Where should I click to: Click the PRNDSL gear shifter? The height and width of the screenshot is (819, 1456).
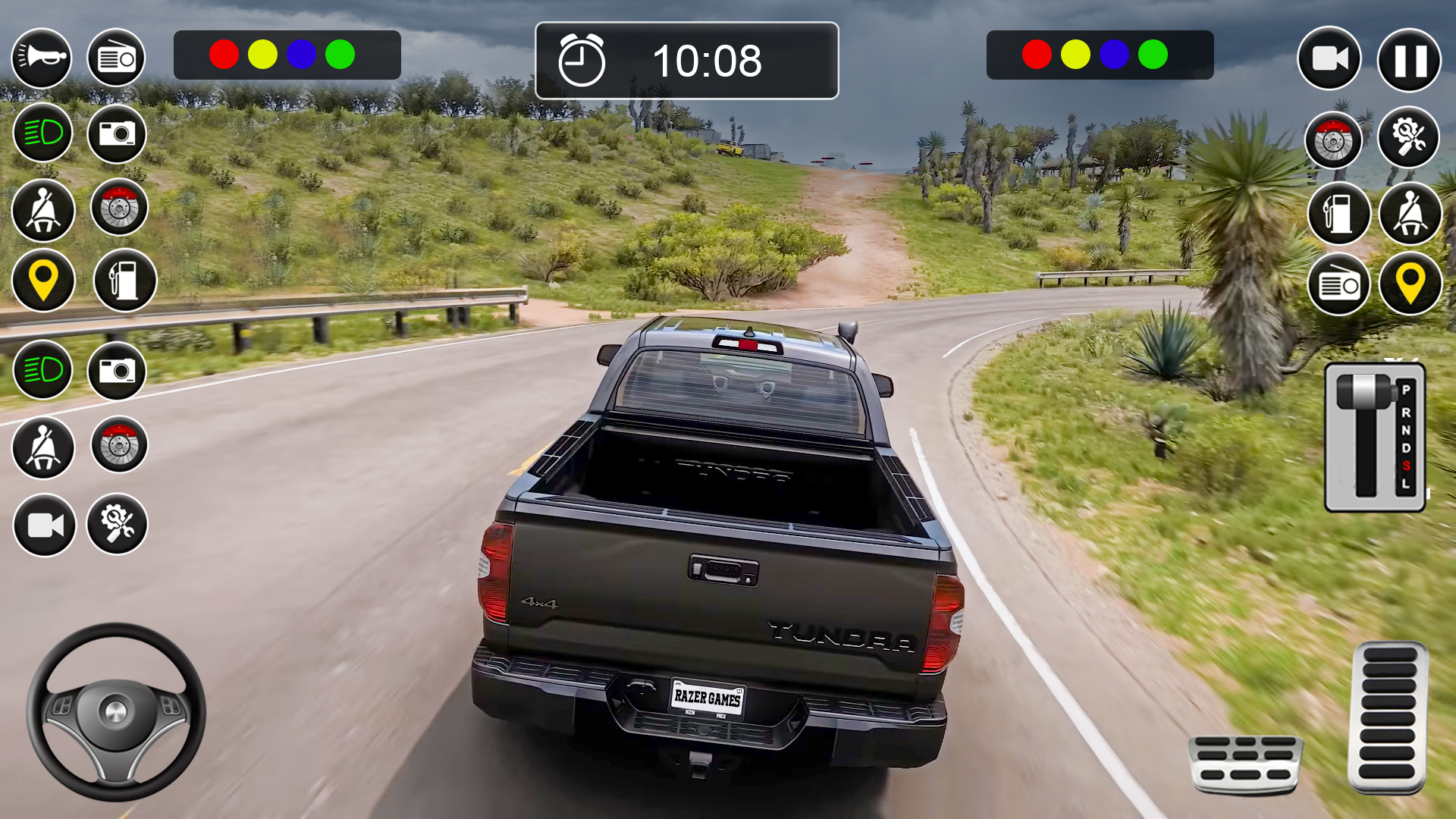click(x=1374, y=438)
